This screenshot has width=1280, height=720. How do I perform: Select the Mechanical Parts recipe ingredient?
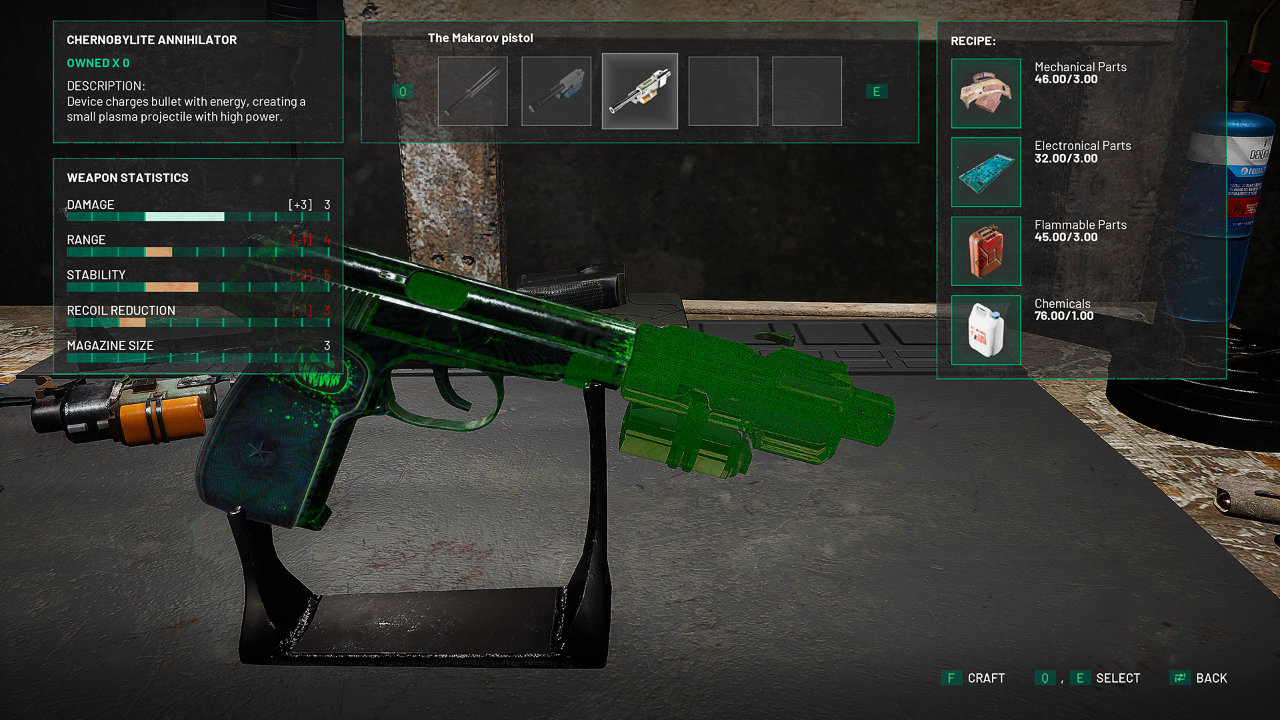[x=986, y=93]
